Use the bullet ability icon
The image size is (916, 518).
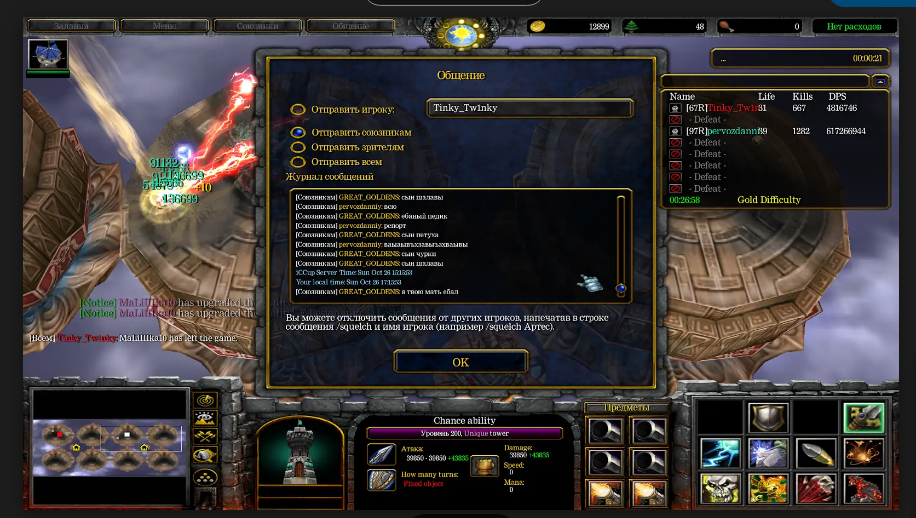pos(816,453)
